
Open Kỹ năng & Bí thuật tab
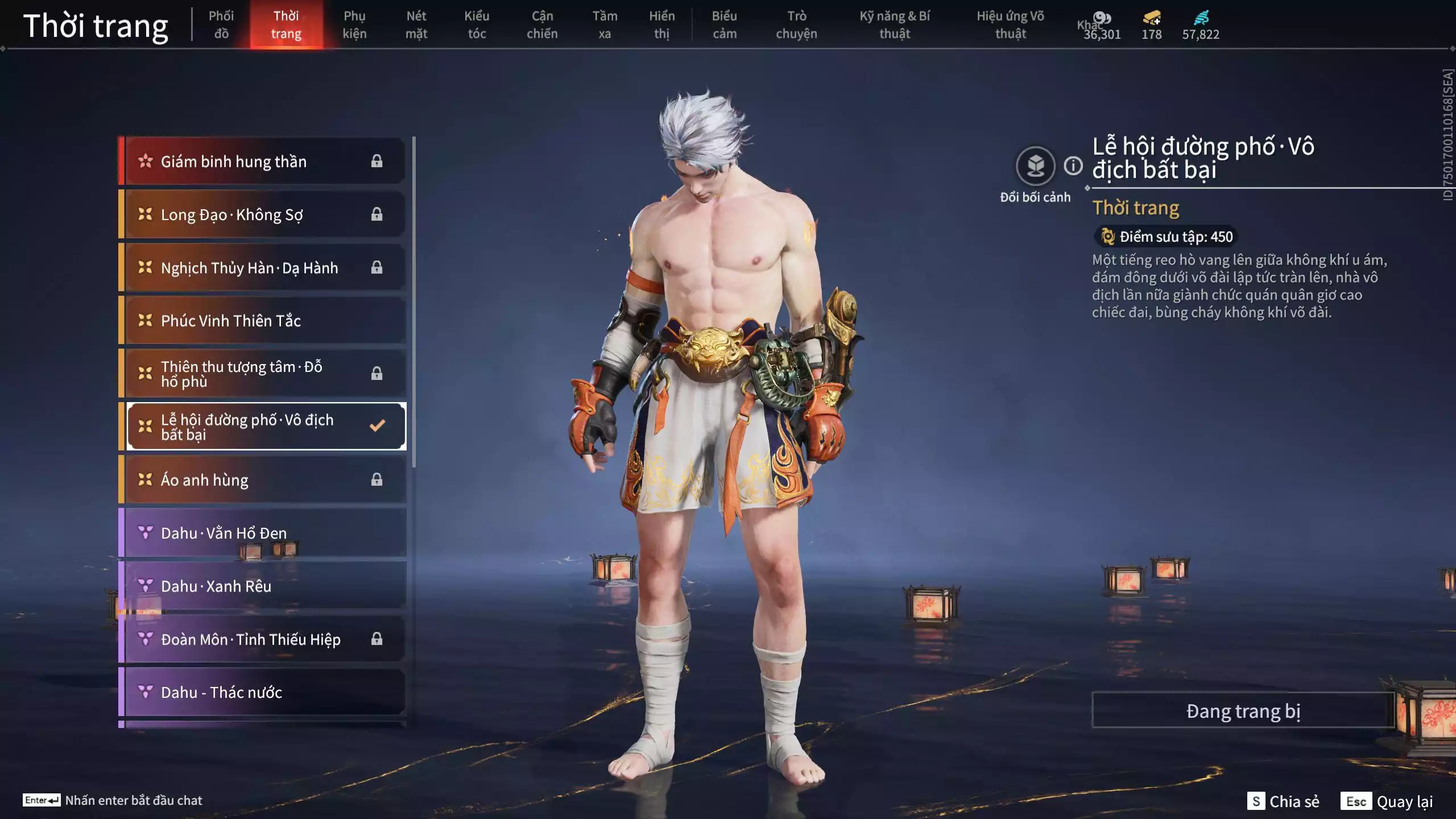tap(895, 25)
